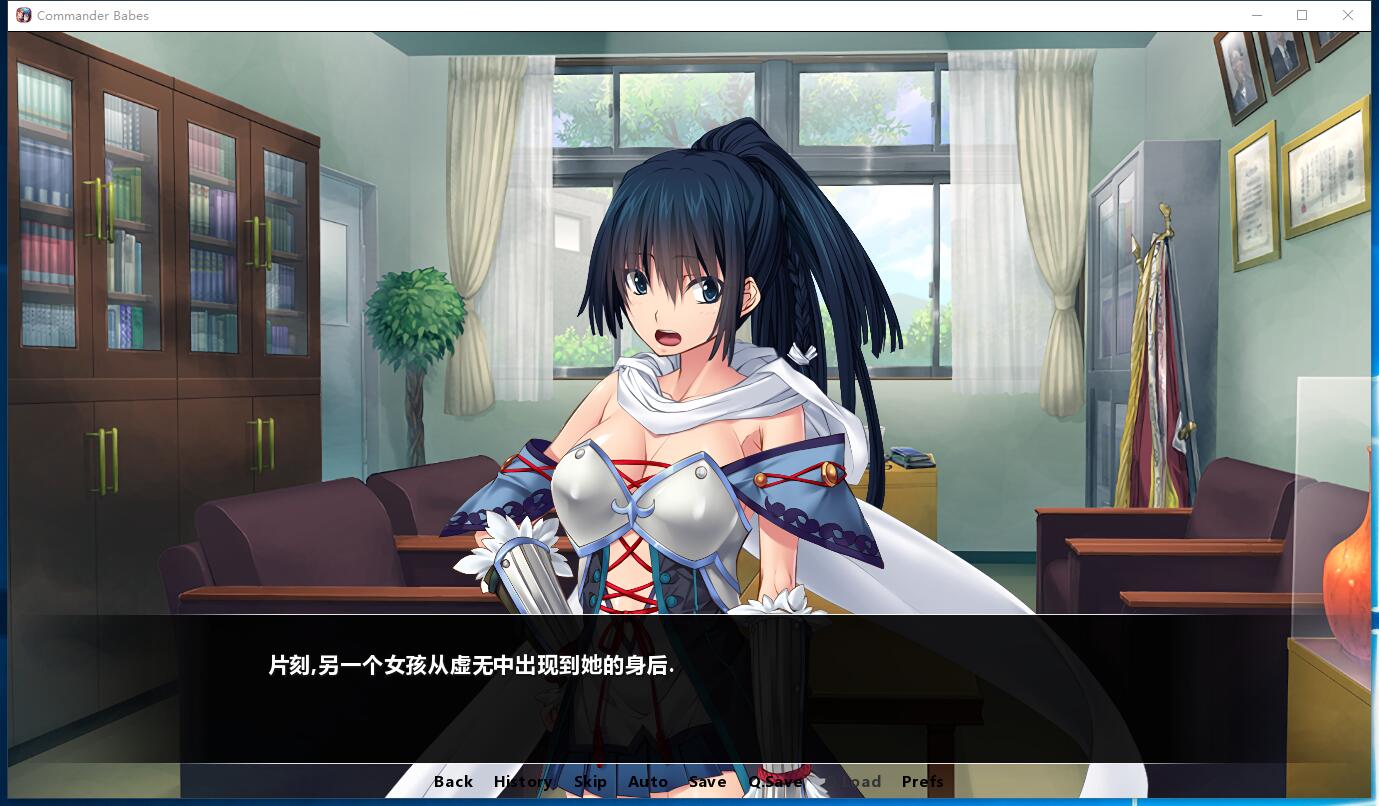Click the character sprite to continue dialogue

(680, 400)
